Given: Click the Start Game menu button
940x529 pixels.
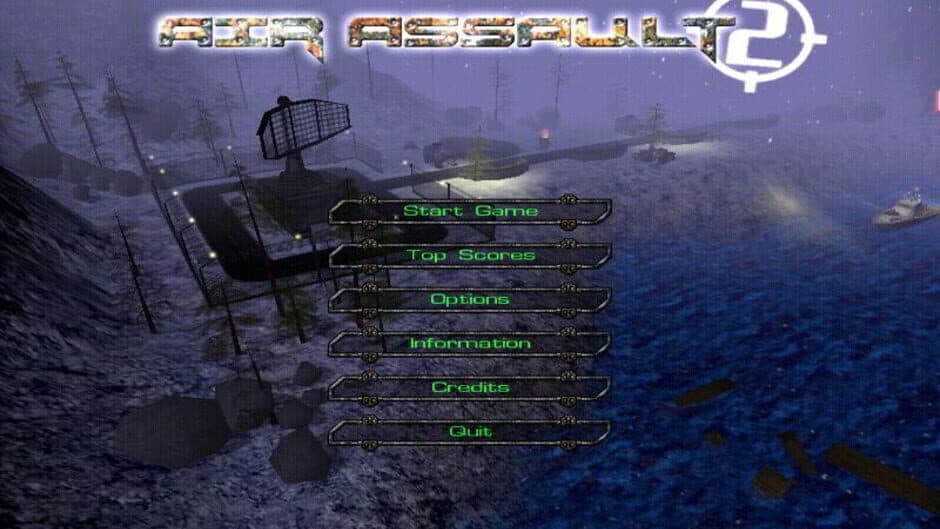Looking at the screenshot, I should point(470,211).
